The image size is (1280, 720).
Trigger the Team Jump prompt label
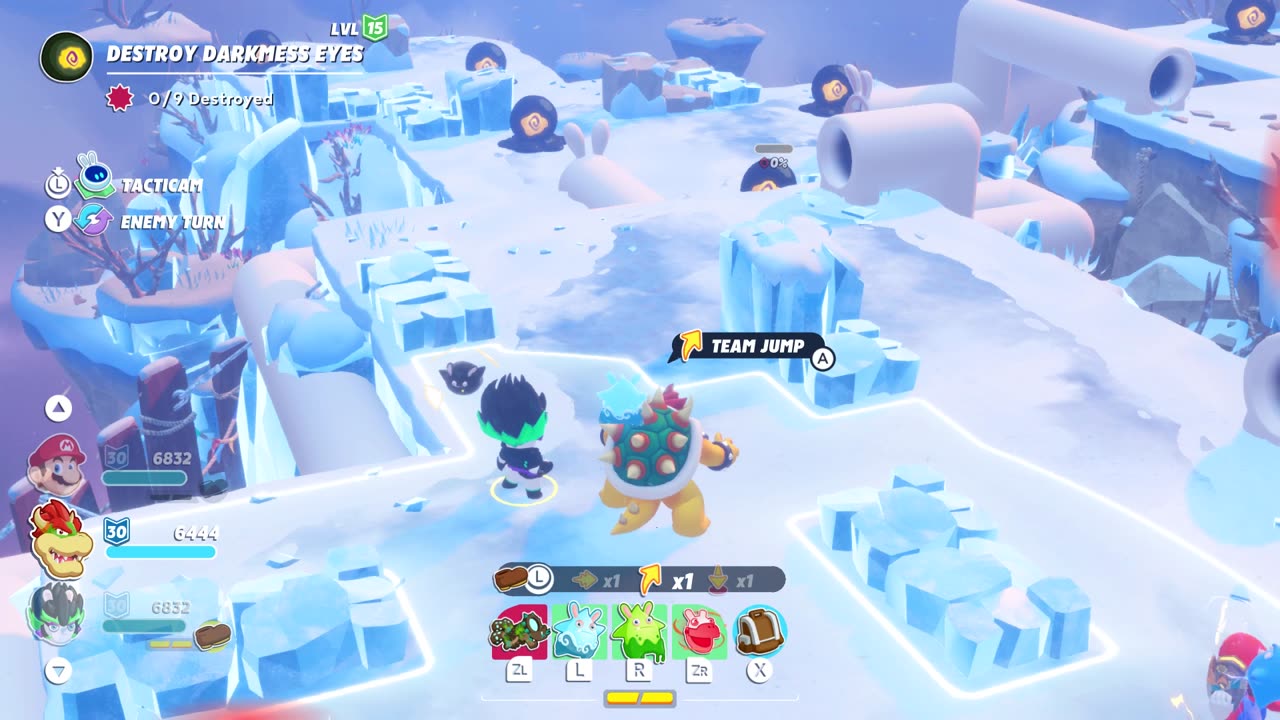click(756, 346)
